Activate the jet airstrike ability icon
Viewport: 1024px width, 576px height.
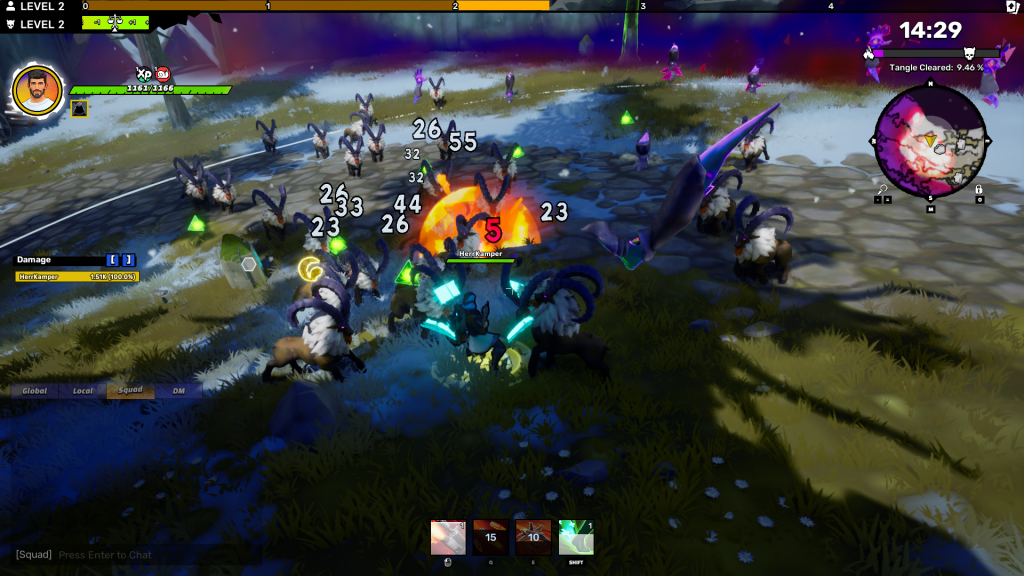(533, 537)
